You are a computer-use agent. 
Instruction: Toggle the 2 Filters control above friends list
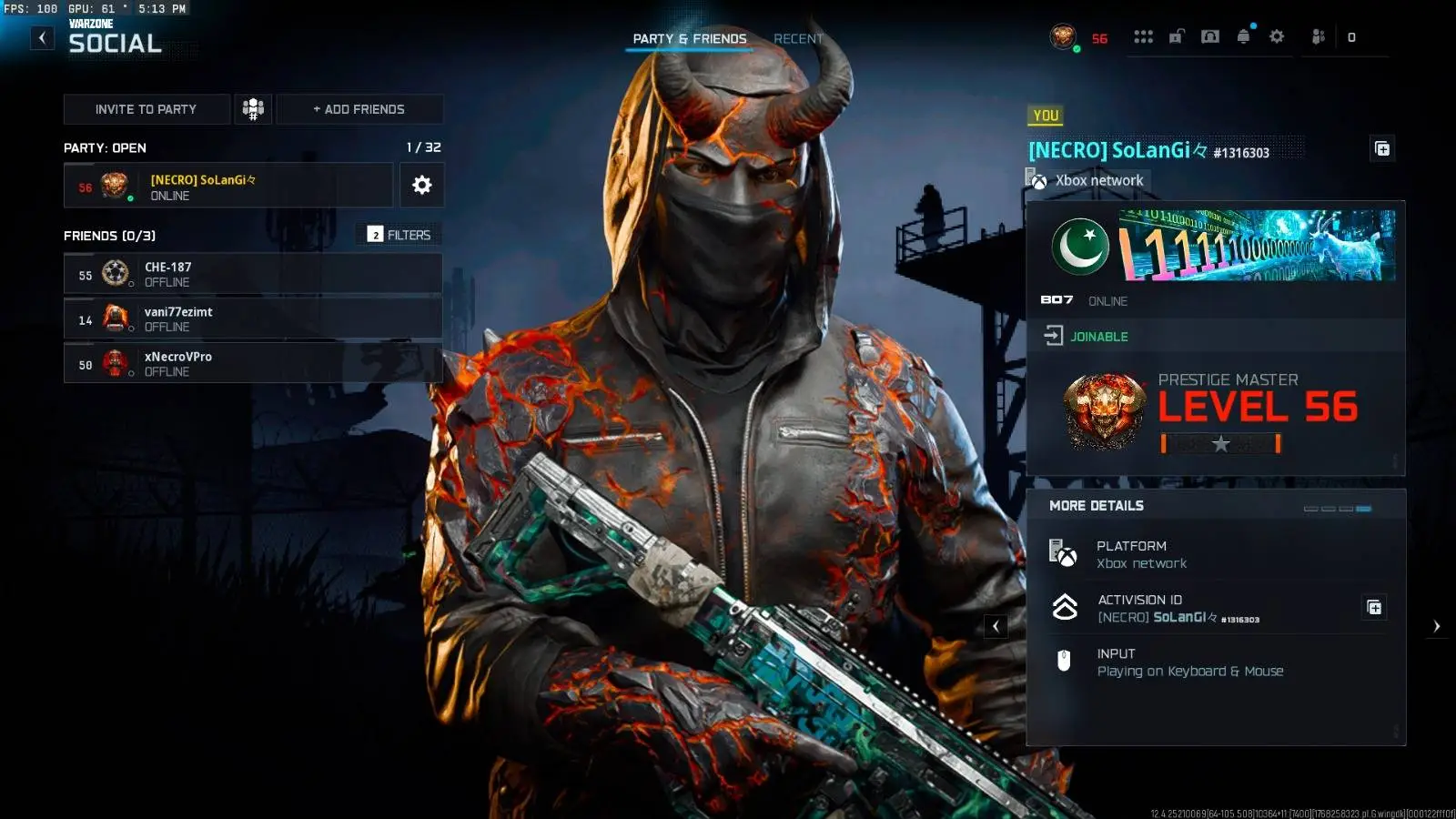[x=399, y=234]
